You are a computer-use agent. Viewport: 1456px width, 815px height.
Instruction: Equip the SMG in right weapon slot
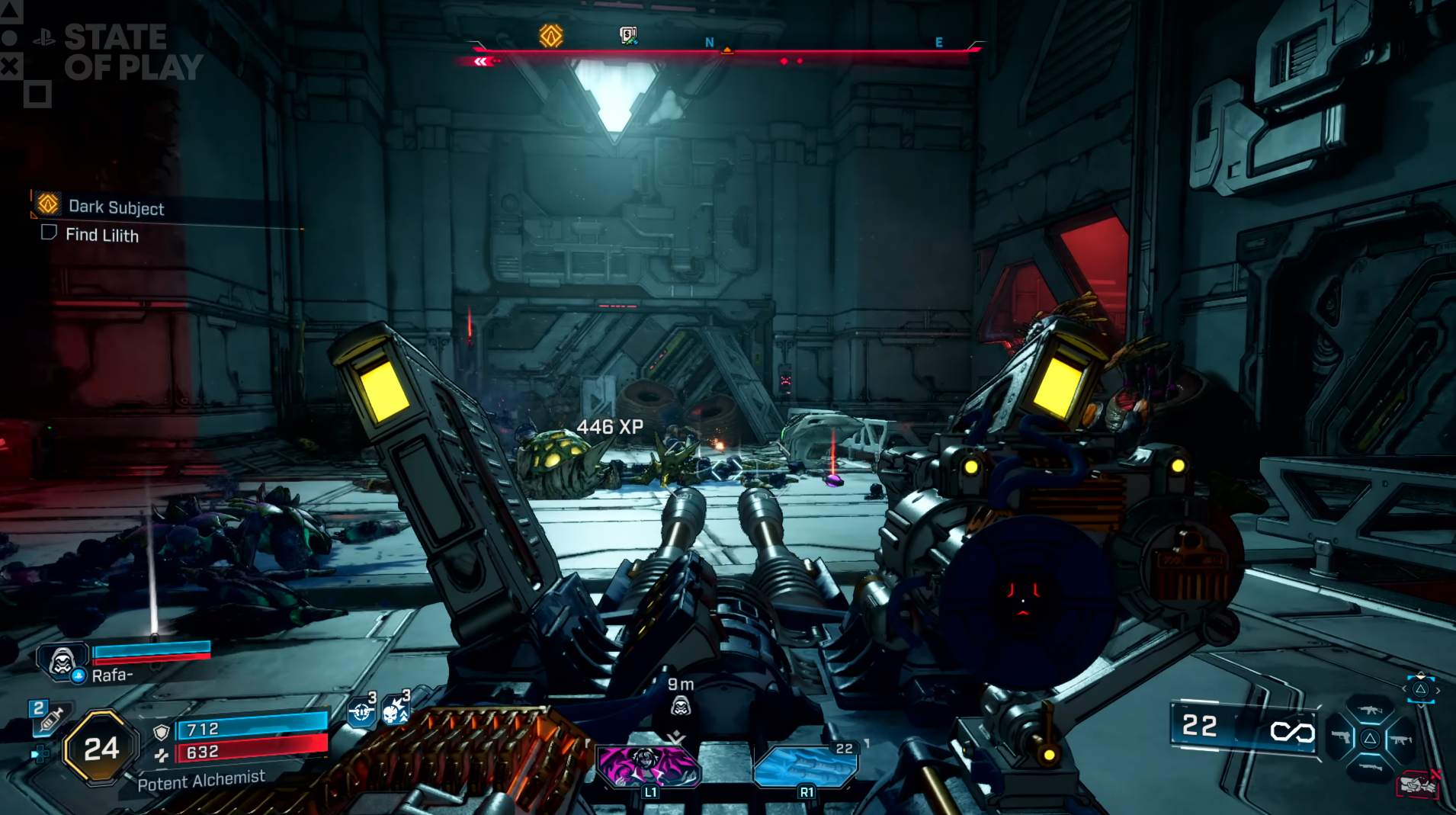[1401, 739]
